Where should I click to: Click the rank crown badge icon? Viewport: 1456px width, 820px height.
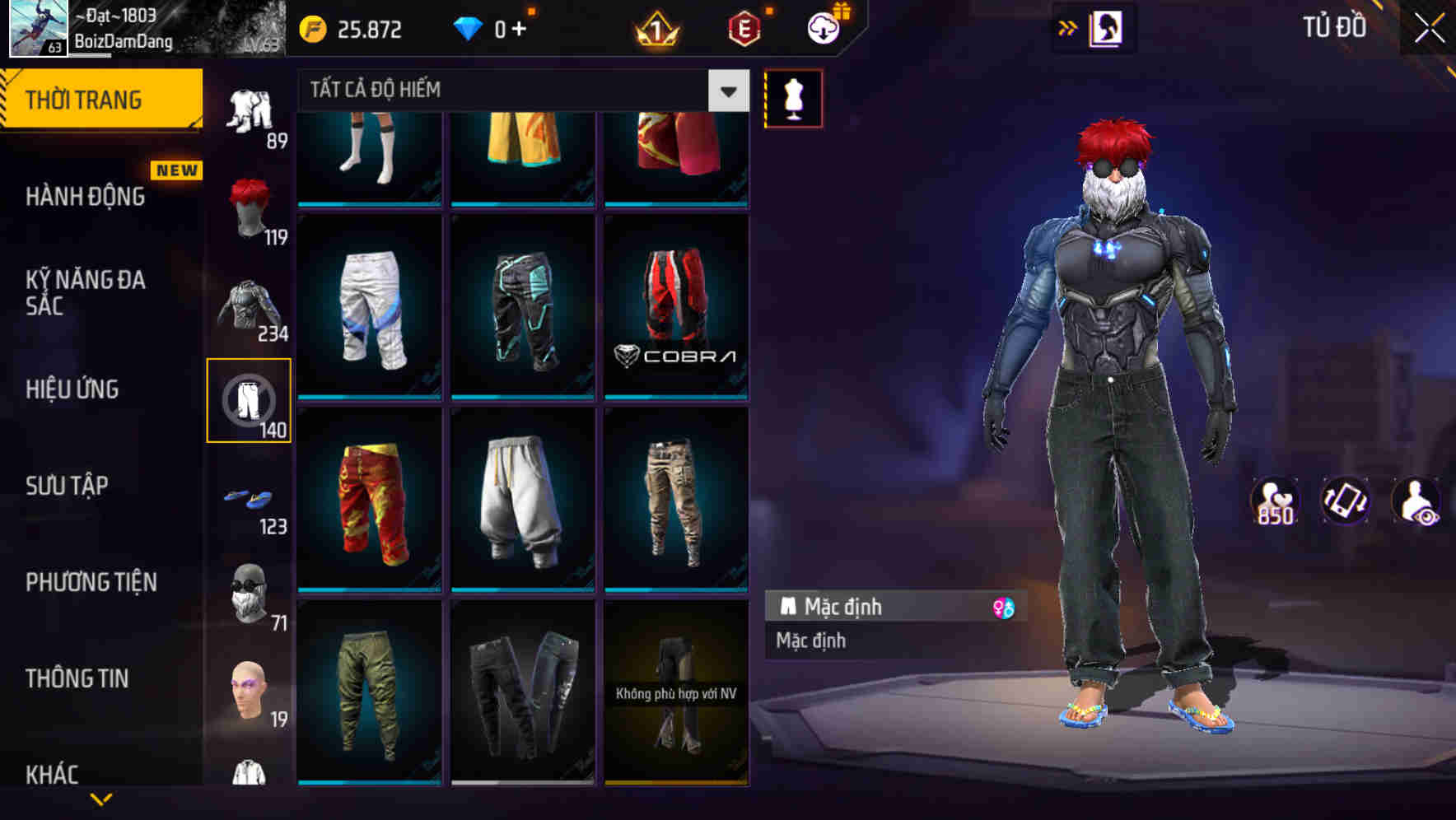[x=655, y=27]
